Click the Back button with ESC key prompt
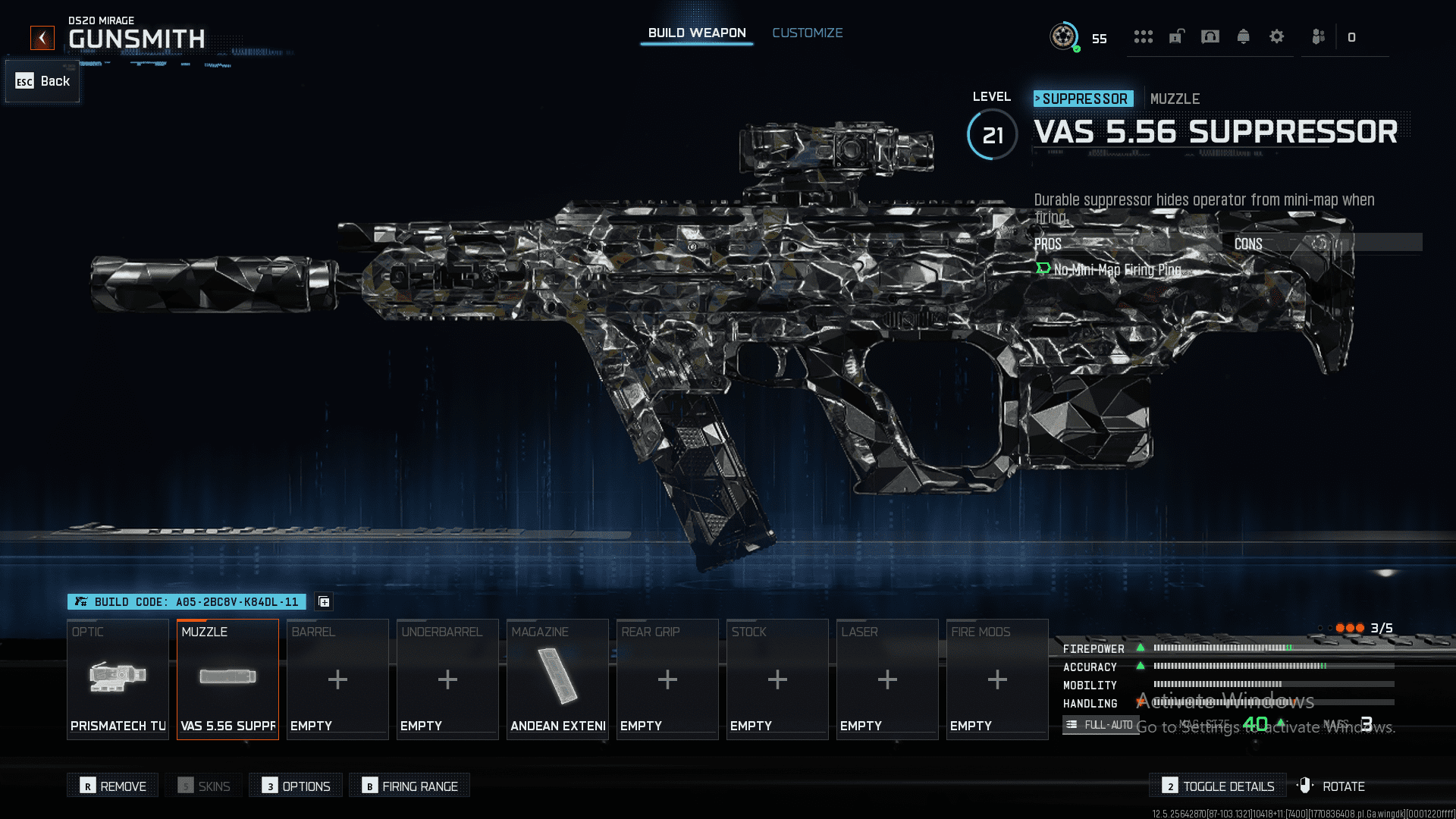1456x819 pixels. click(x=42, y=81)
